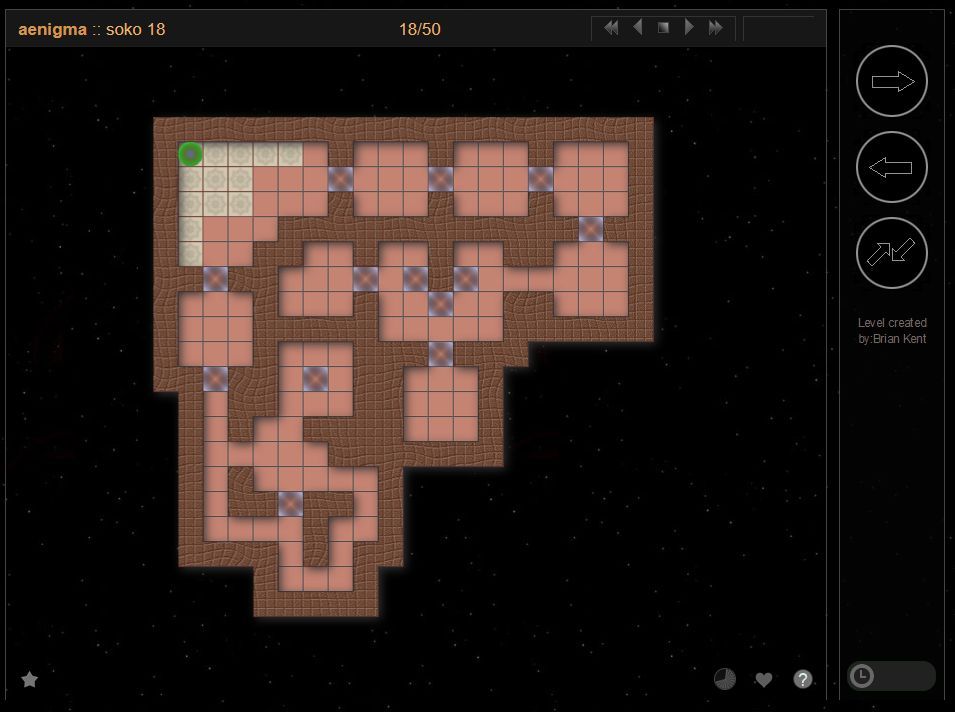This screenshot has width=955, height=712.
Task: Hit the square stop control
Action: click(x=663, y=28)
